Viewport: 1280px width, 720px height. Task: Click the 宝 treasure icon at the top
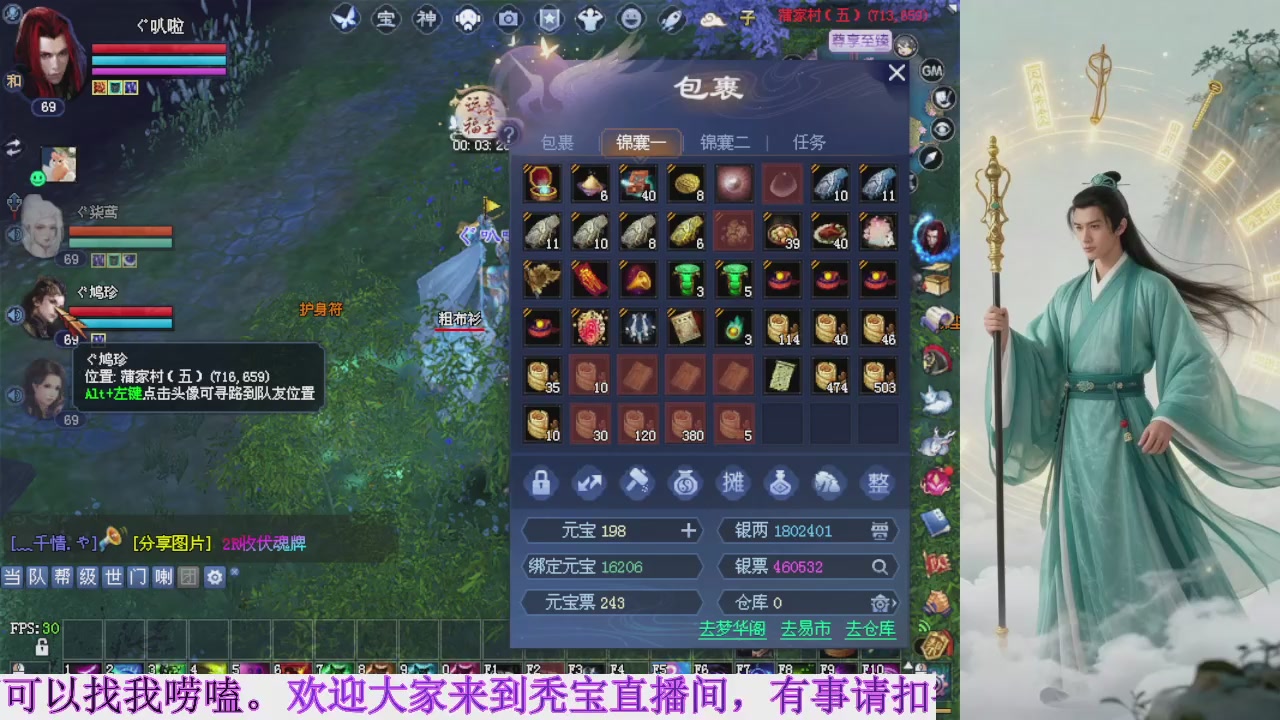click(x=386, y=19)
